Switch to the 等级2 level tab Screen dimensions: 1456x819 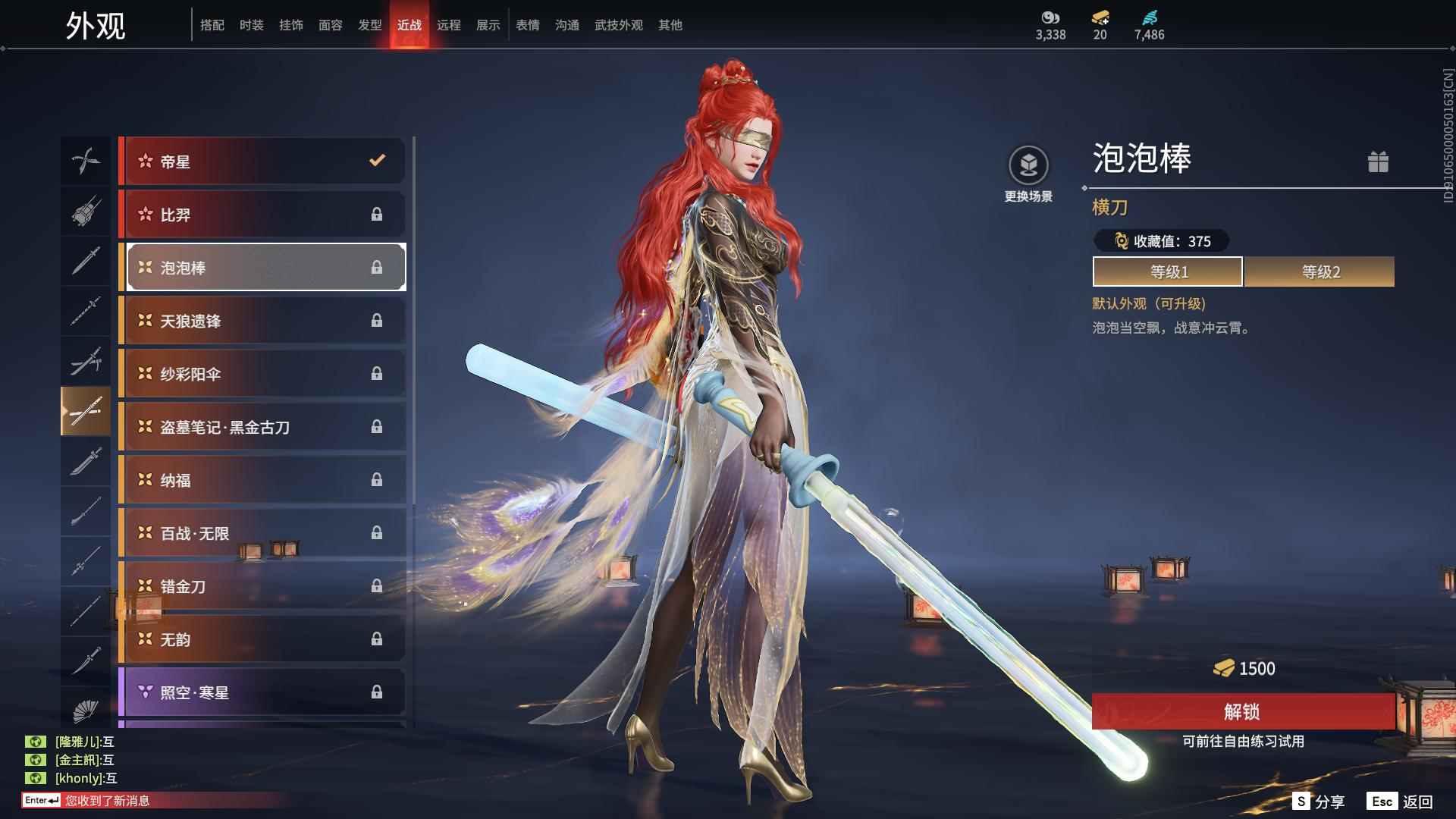(1319, 271)
